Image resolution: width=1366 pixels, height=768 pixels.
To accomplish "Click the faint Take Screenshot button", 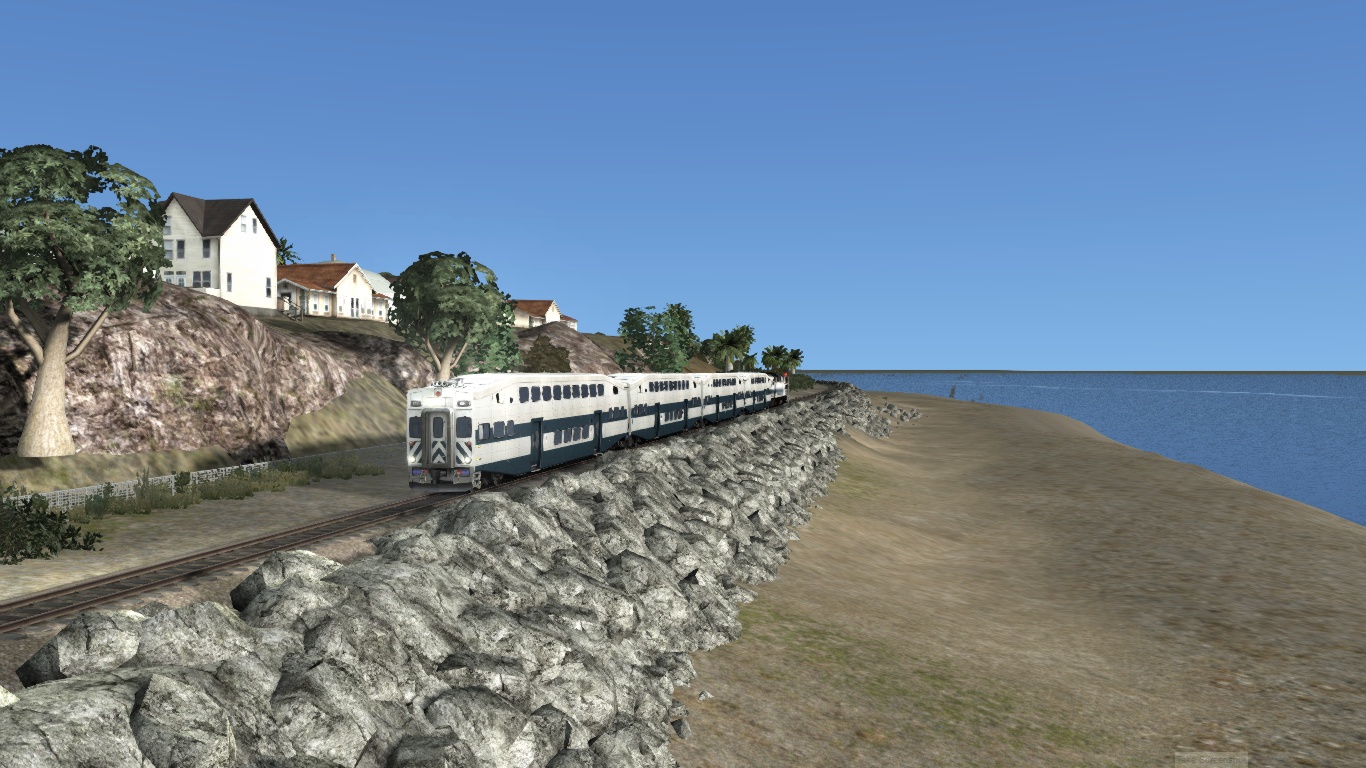I will click(x=1211, y=759).
